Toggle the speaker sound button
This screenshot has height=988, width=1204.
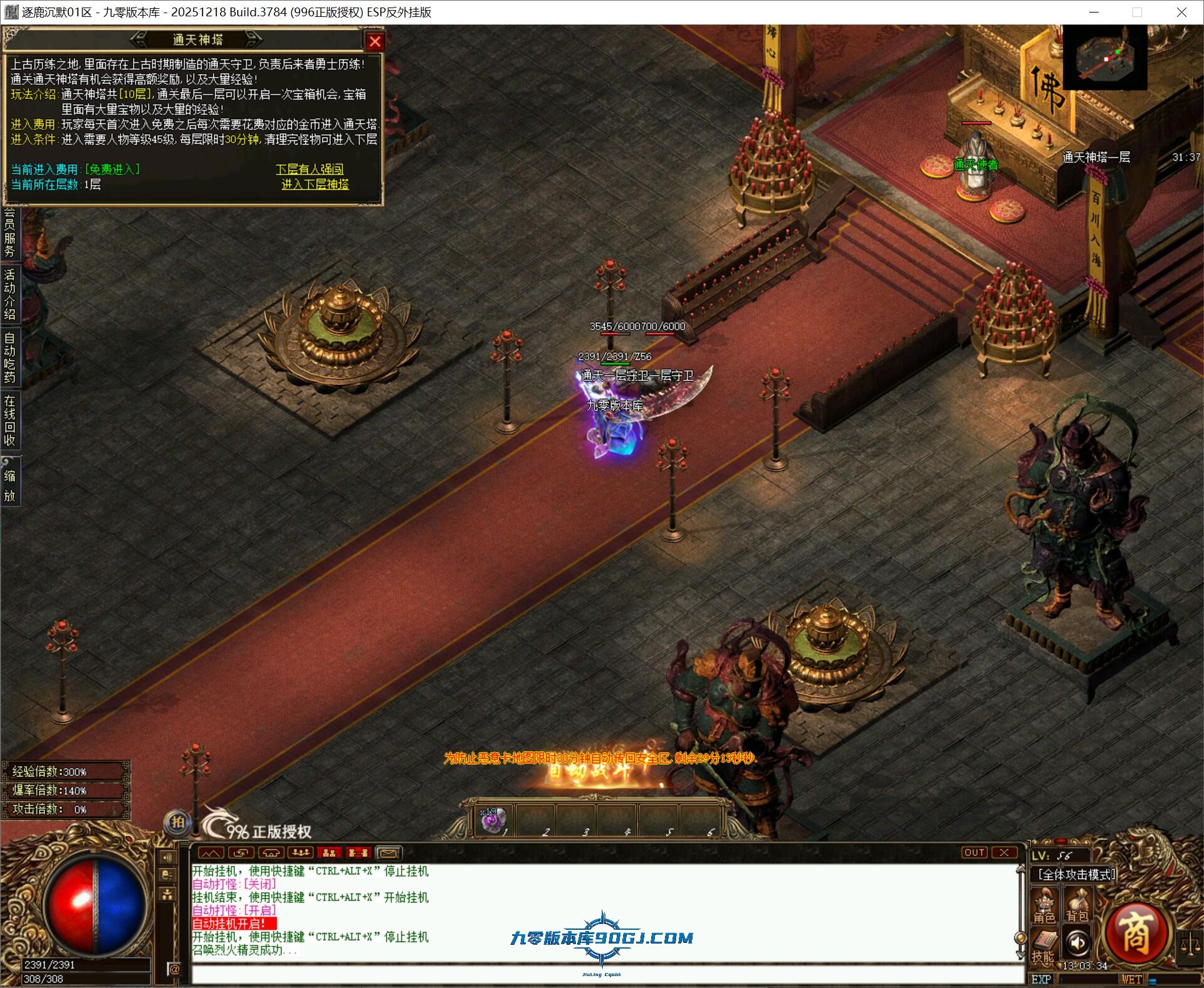point(1077,942)
